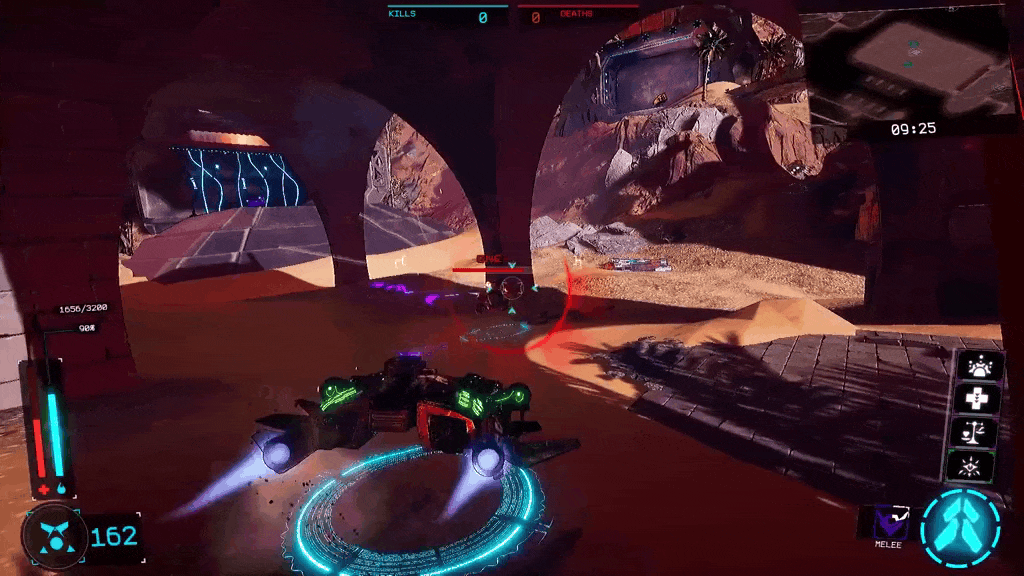Use the top dome burst ability icon
1024x576 pixels.
click(x=980, y=365)
